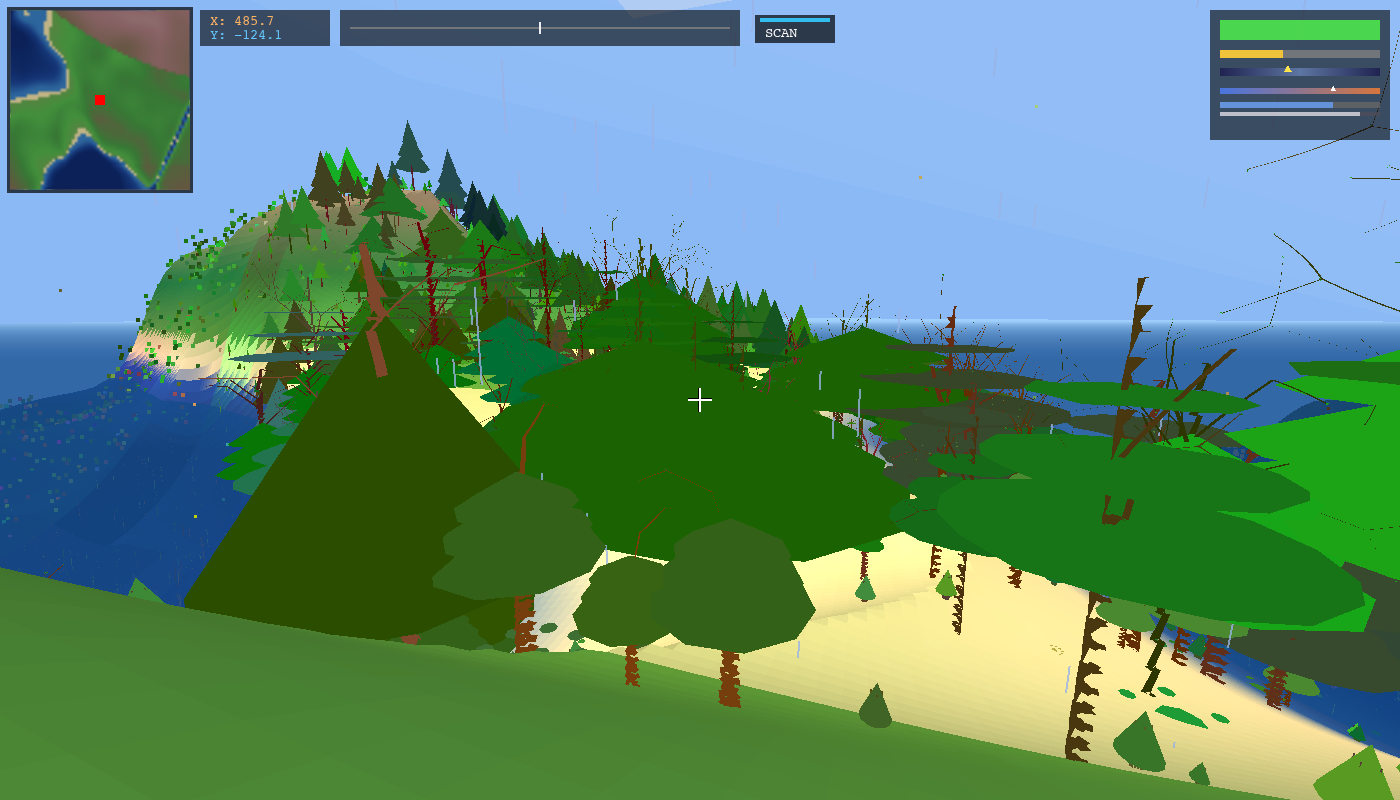Click the slider handle at top center

click(539, 28)
